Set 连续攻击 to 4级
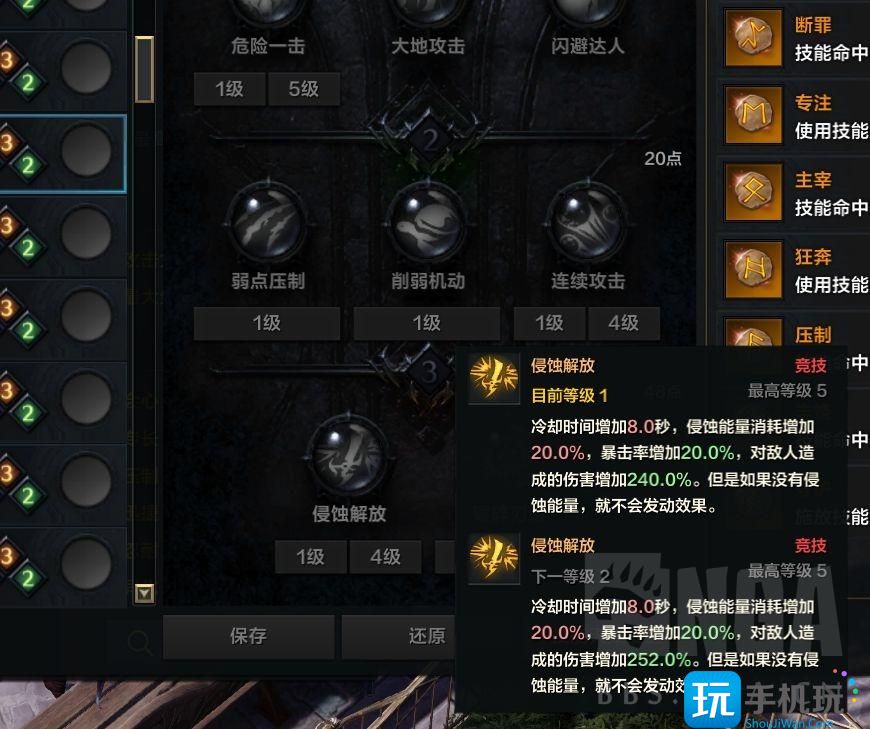Screen dimensions: 870x729 (623, 323)
